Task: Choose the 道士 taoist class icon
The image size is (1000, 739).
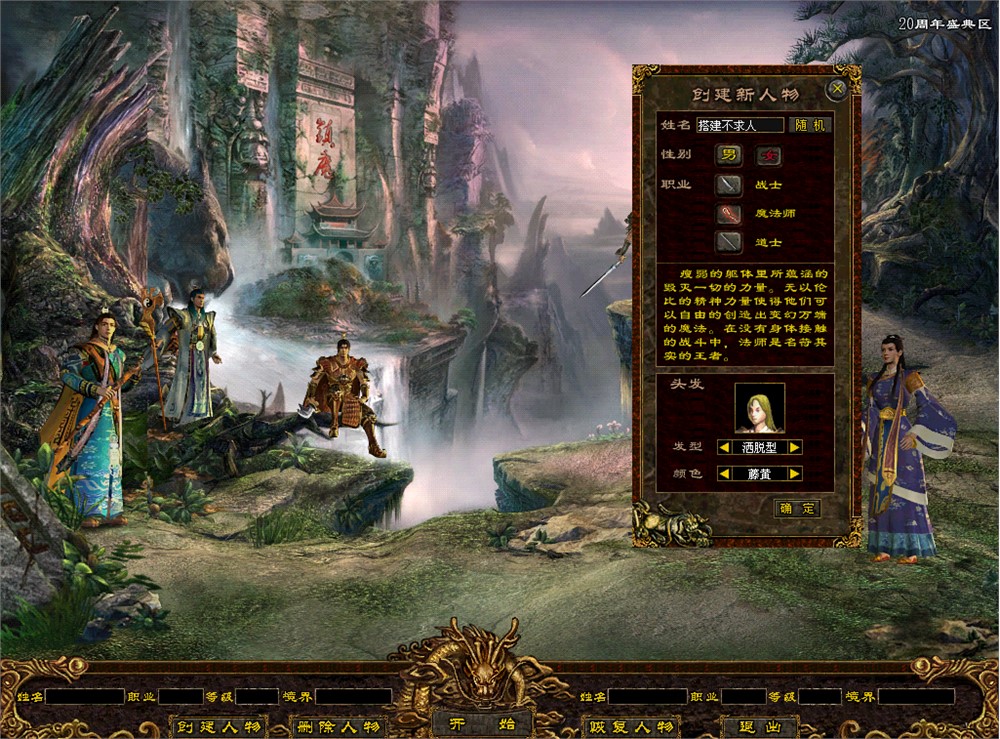Action: [728, 241]
